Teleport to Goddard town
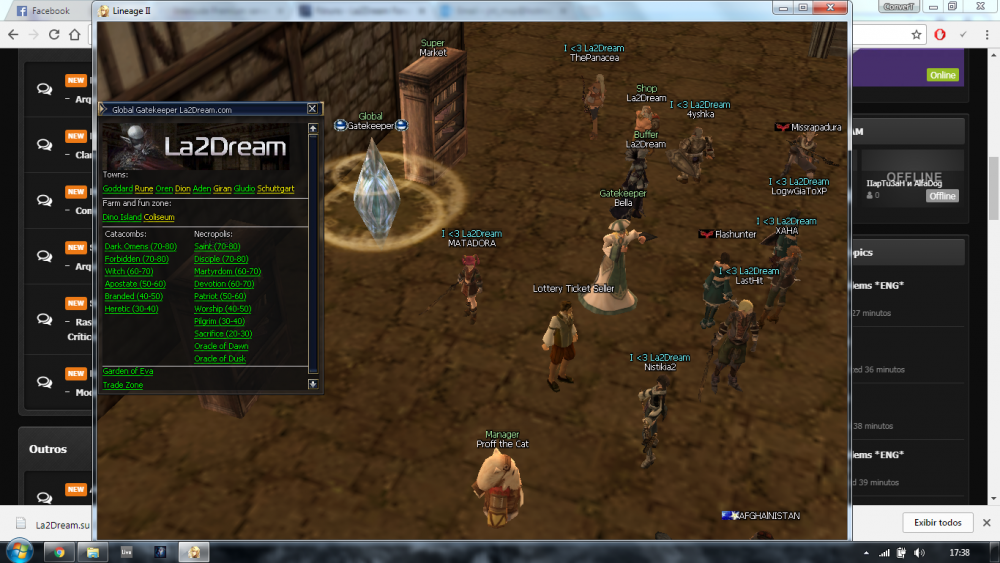The image size is (1000, 563). pos(117,188)
